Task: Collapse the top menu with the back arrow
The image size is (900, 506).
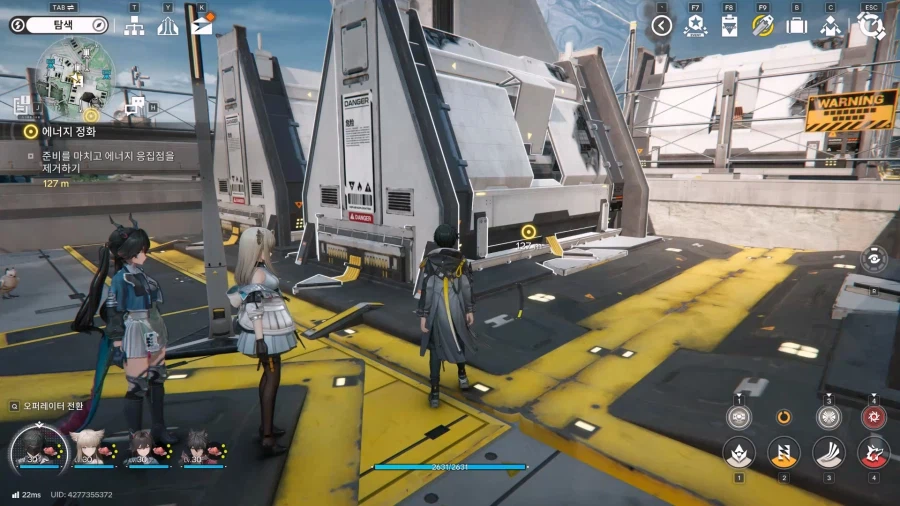Action: tap(661, 26)
